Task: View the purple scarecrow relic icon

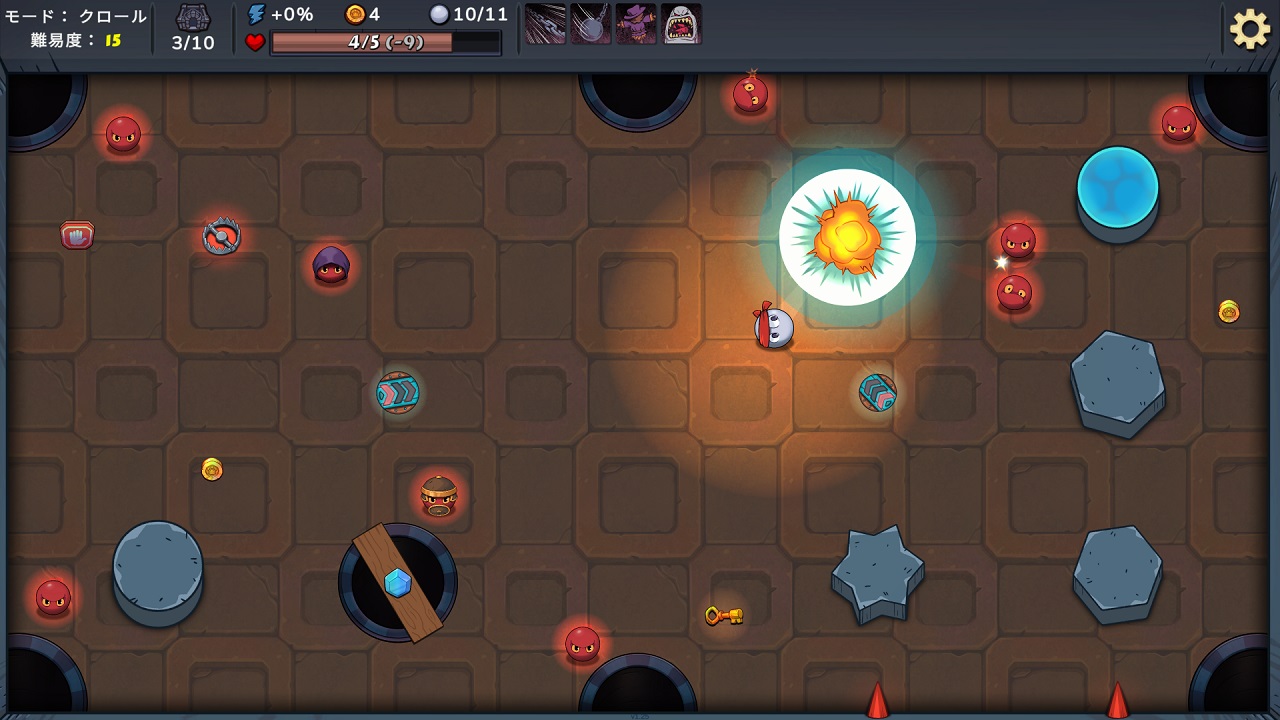Action: 636,24
